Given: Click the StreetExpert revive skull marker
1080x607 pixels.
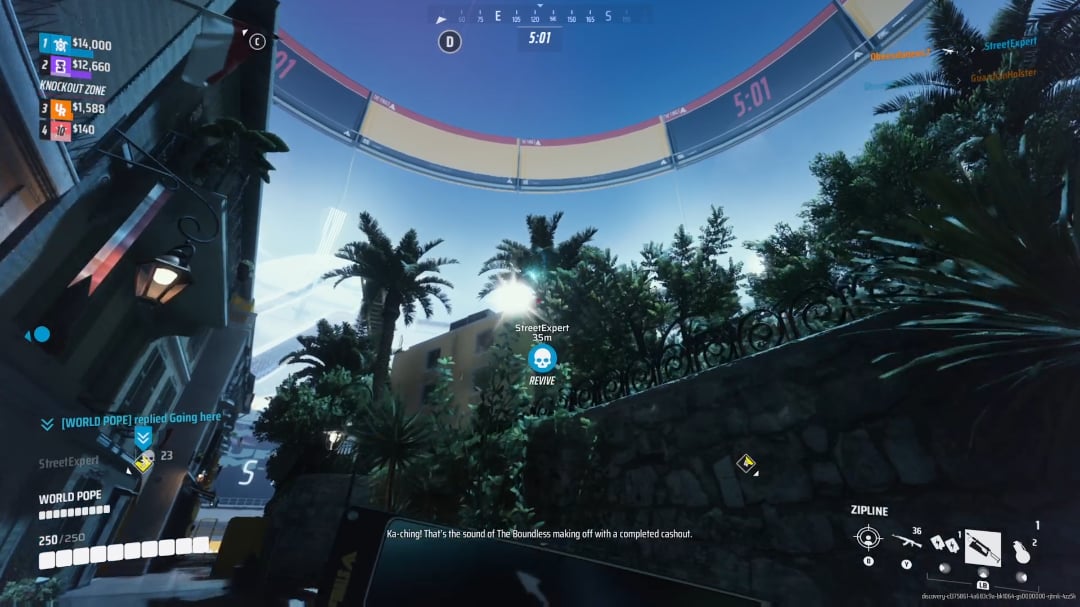Looking at the screenshot, I should (542, 358).
